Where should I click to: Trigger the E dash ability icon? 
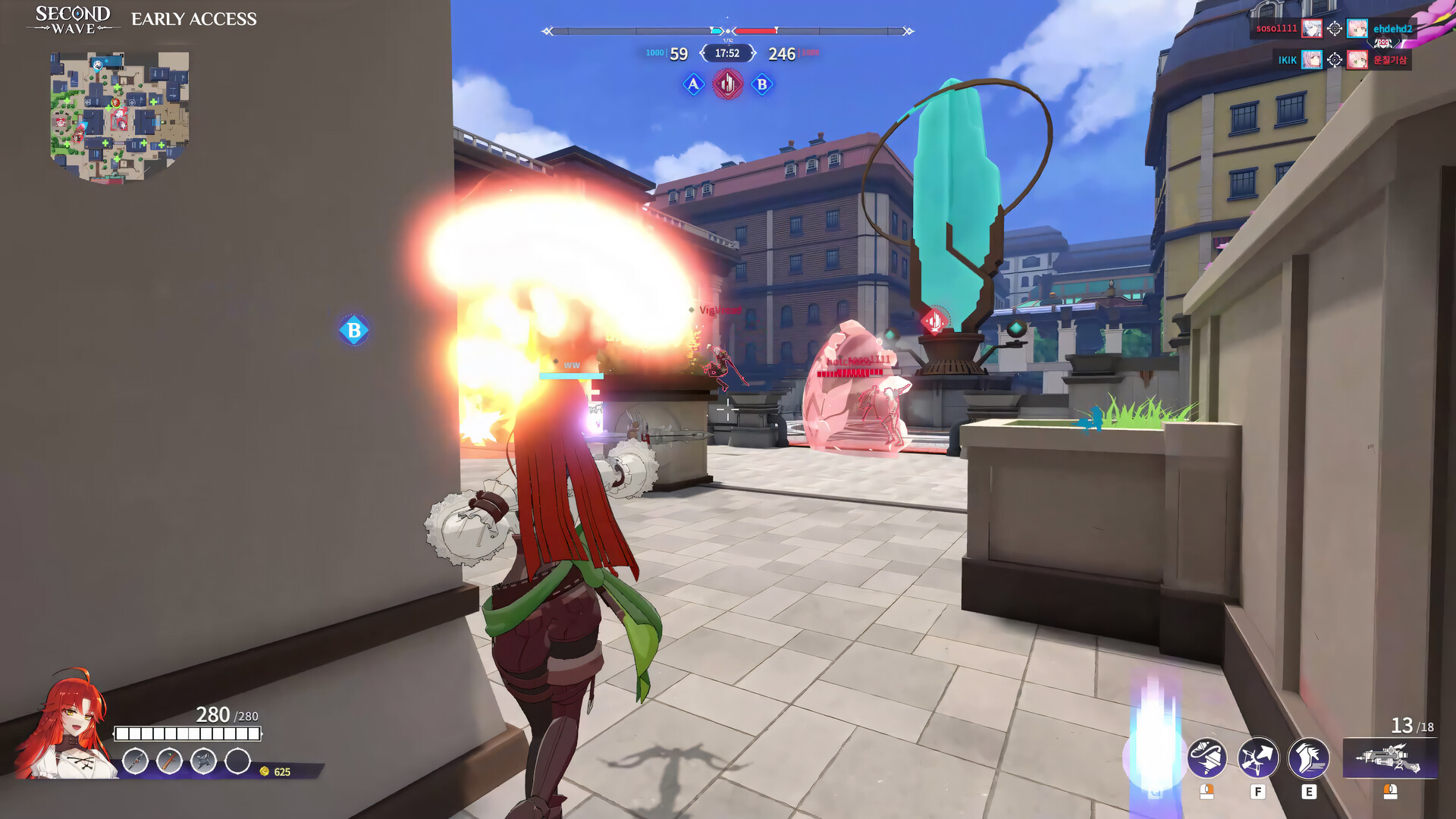pyautogui.click(x=1309, y=758)
